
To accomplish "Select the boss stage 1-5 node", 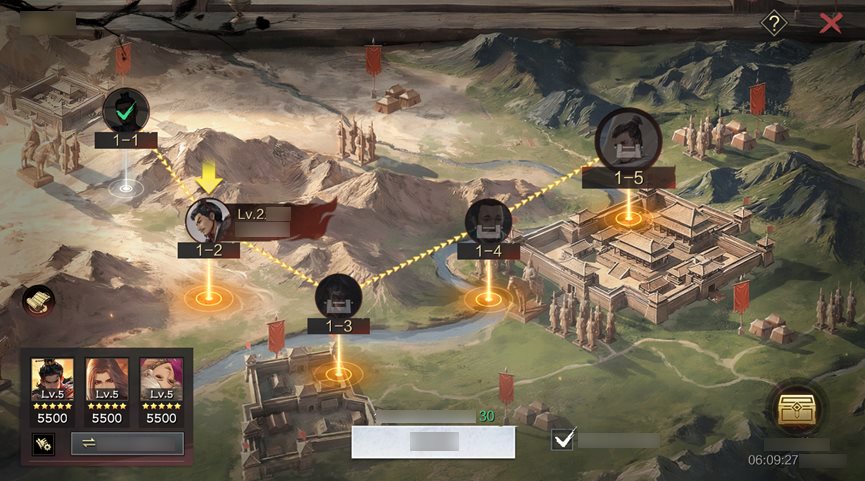I will tap(628, 141).
